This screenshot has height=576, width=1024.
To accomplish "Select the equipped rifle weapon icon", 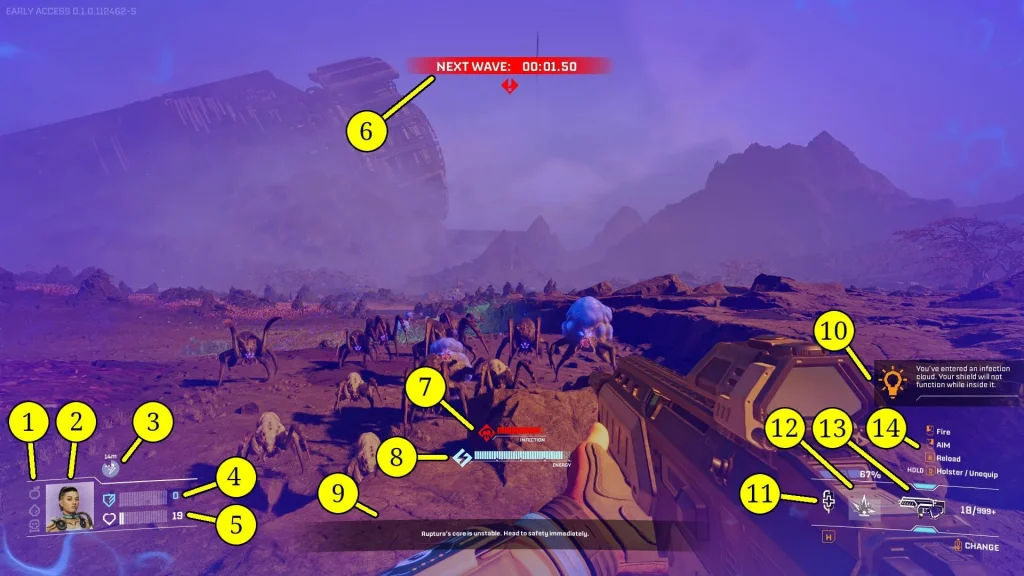I will pos(922,507).
